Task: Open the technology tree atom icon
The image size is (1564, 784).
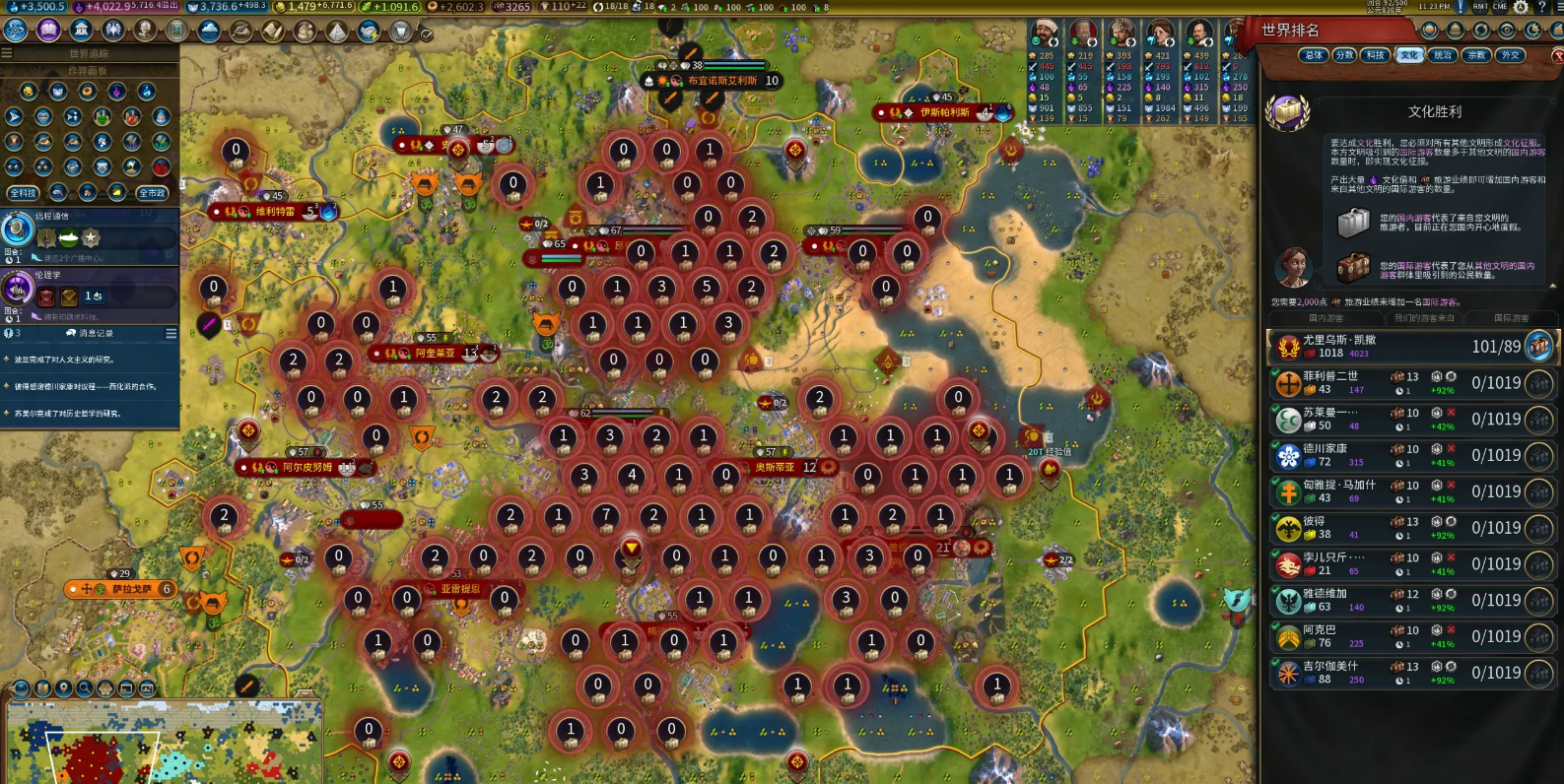Action: click(17, 31)
